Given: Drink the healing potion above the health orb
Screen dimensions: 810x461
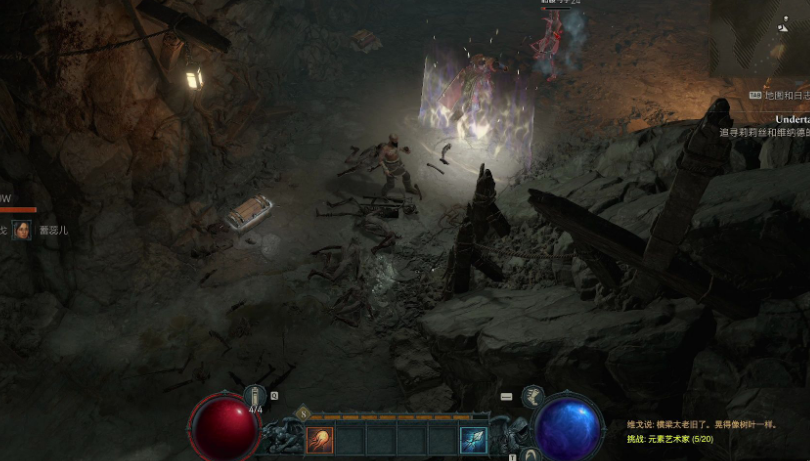Looking at the screenshot, I should coord(256,395).
